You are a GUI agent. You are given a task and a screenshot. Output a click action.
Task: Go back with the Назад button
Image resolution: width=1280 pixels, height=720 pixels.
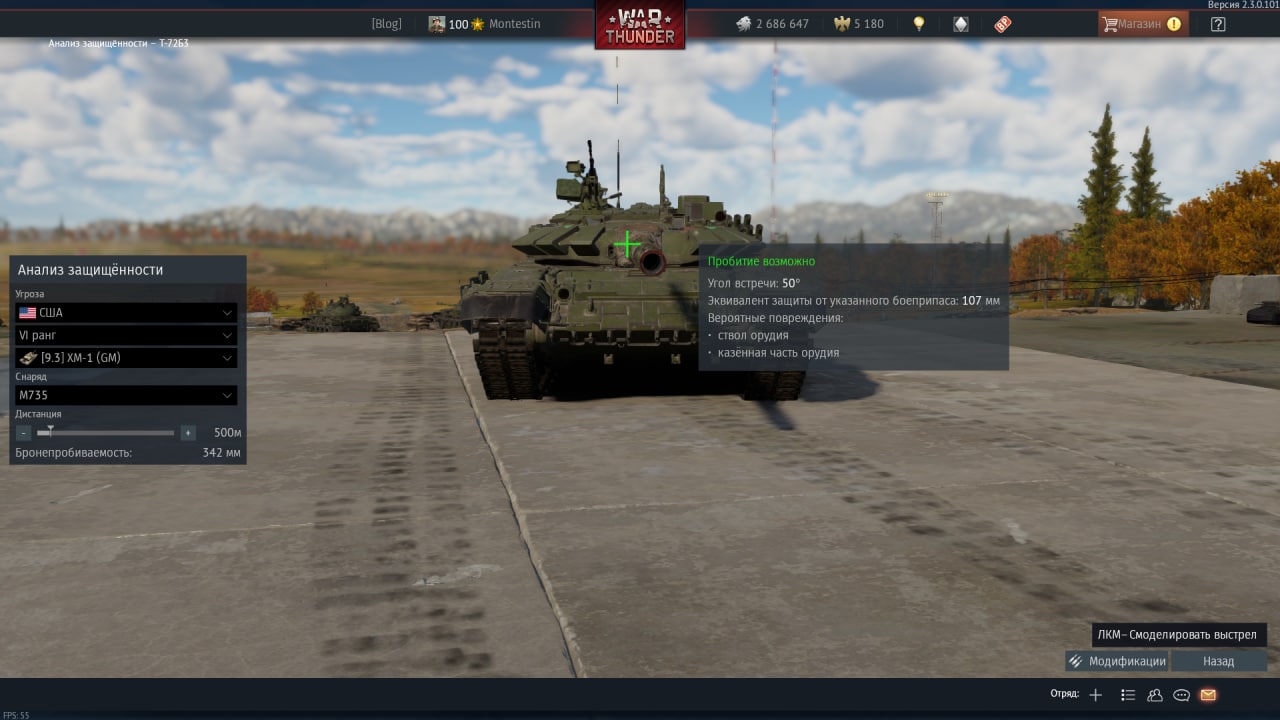click(1218, 661)
